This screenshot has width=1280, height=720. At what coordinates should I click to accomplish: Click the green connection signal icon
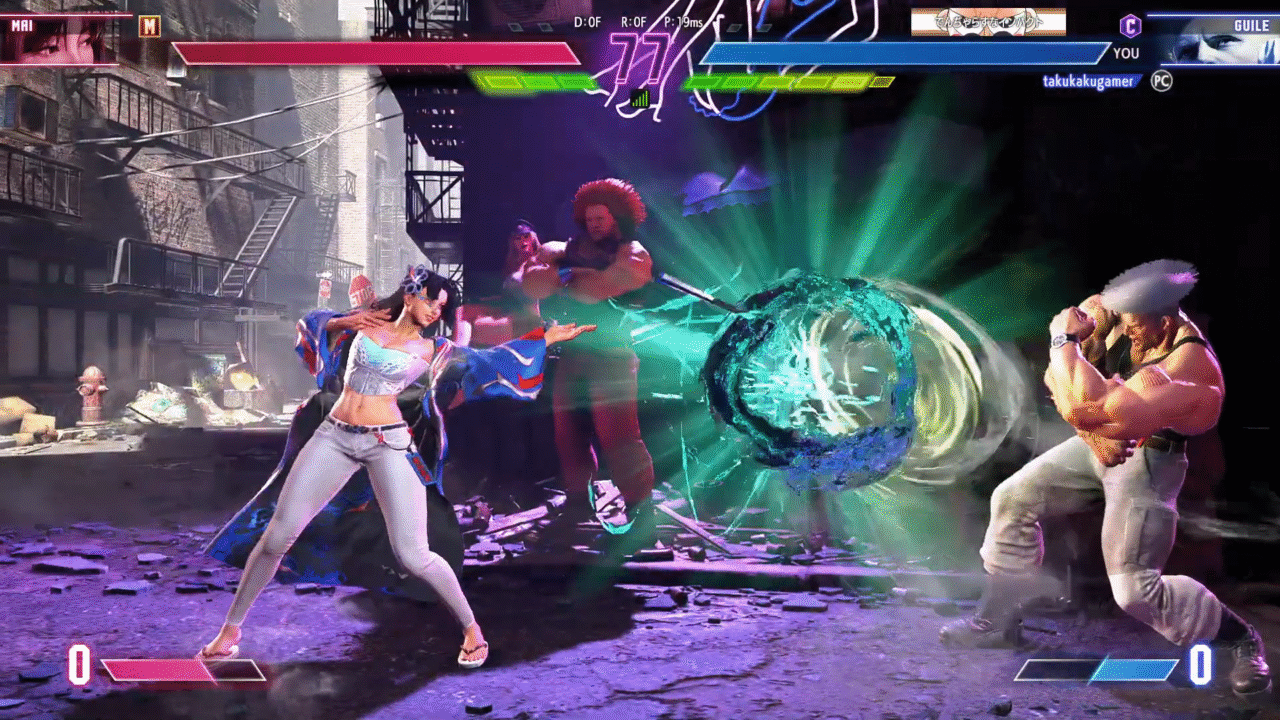pos(640,98)
